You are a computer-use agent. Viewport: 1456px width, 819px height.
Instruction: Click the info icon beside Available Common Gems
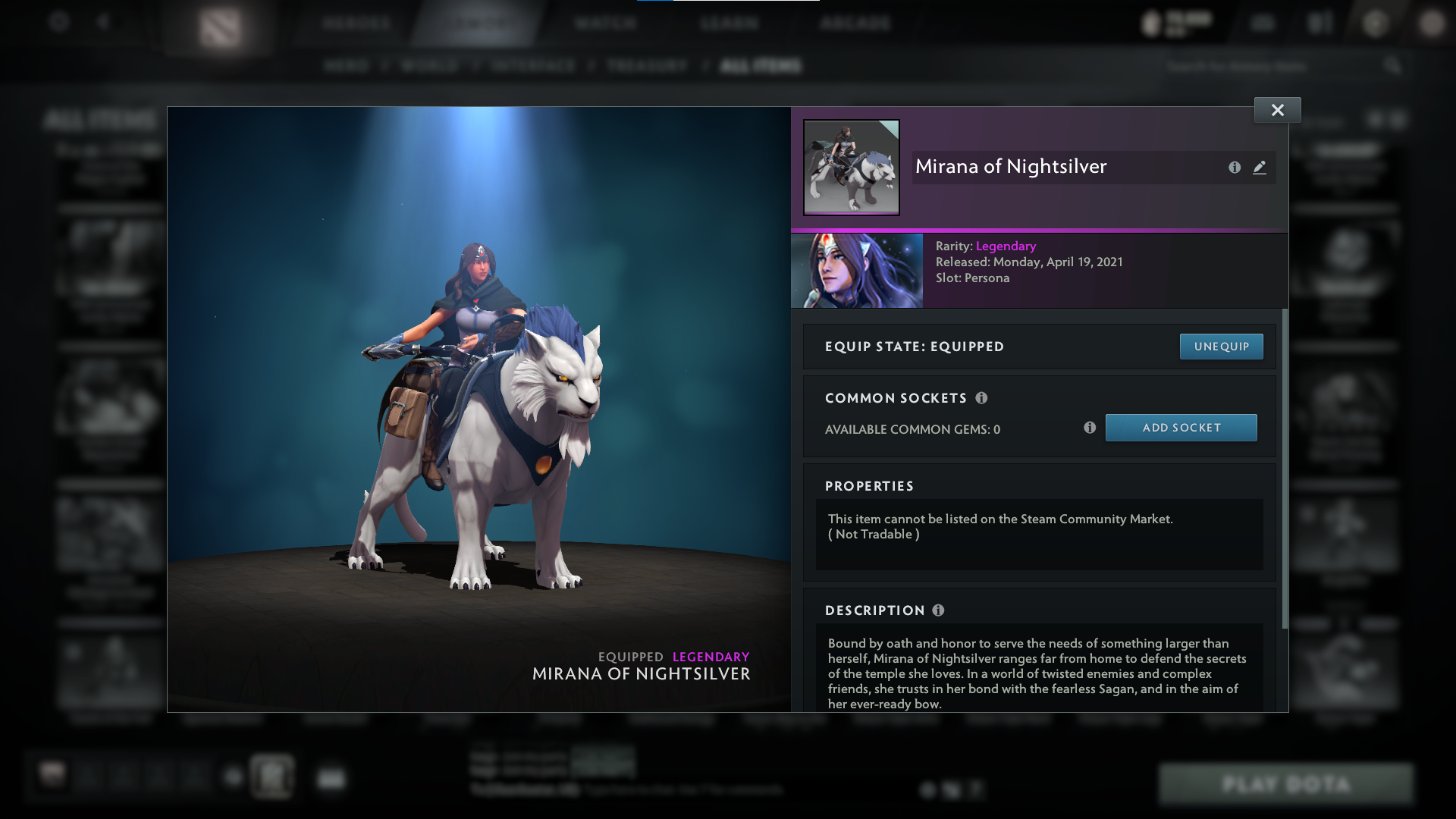tap(1090, 428)
